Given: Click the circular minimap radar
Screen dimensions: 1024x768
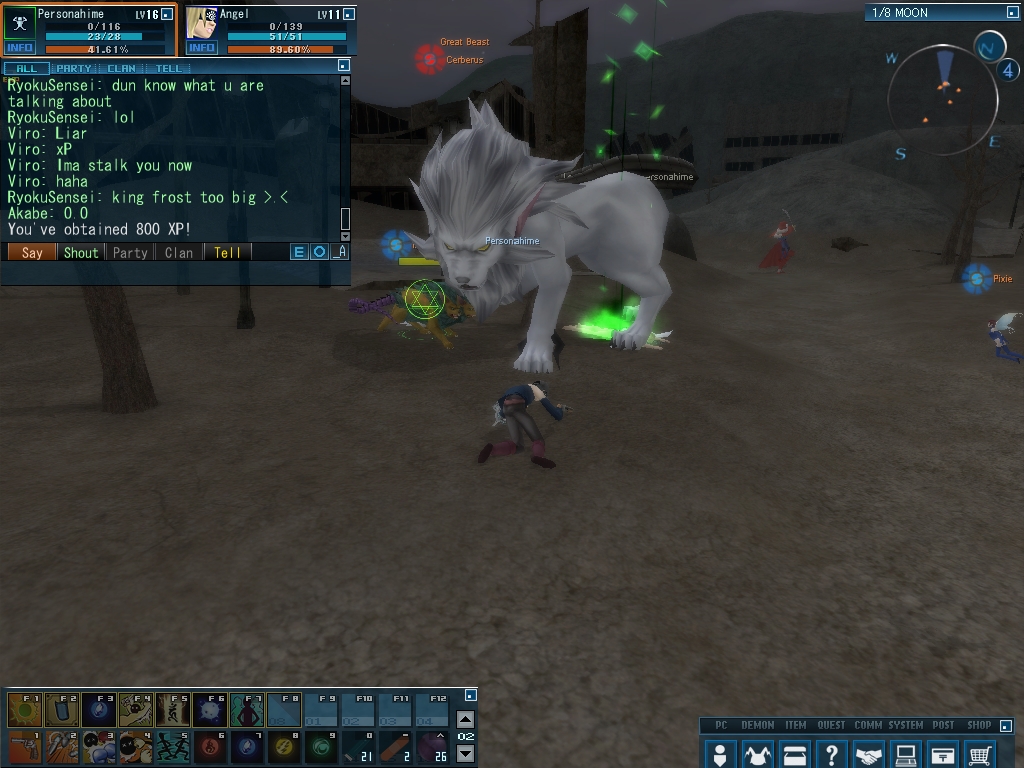Looking at the screenshot, I should click(942, 98).
